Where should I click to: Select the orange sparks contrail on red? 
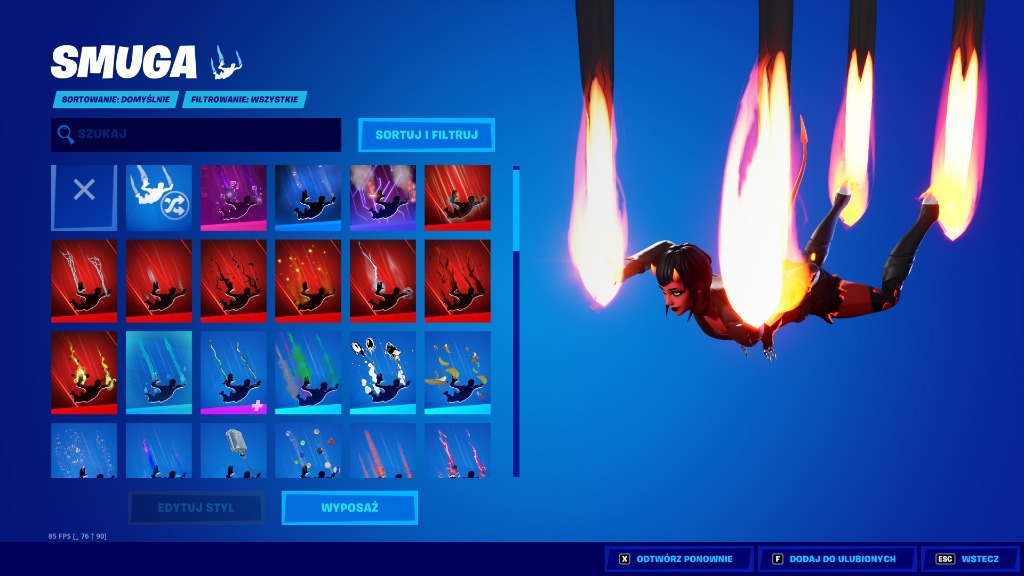click(308, 280)
